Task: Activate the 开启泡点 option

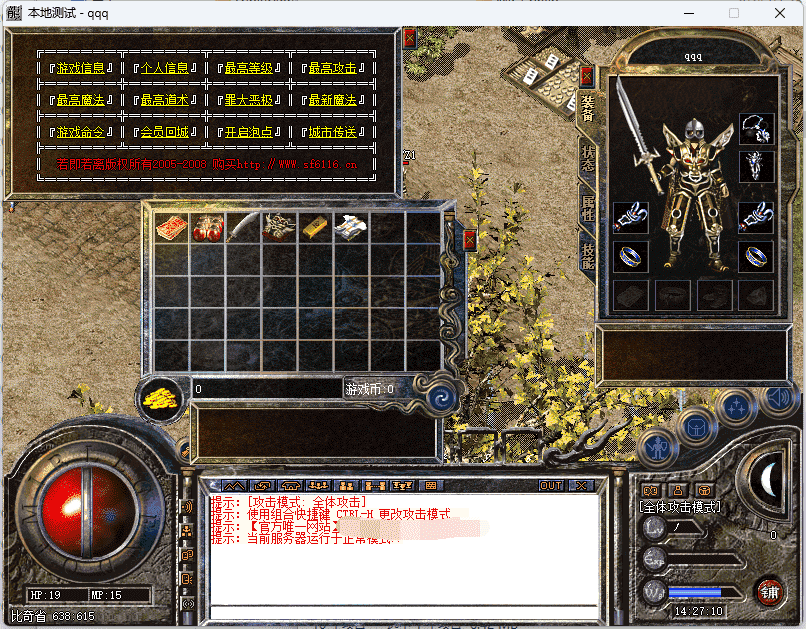Action: click(248, 132)
